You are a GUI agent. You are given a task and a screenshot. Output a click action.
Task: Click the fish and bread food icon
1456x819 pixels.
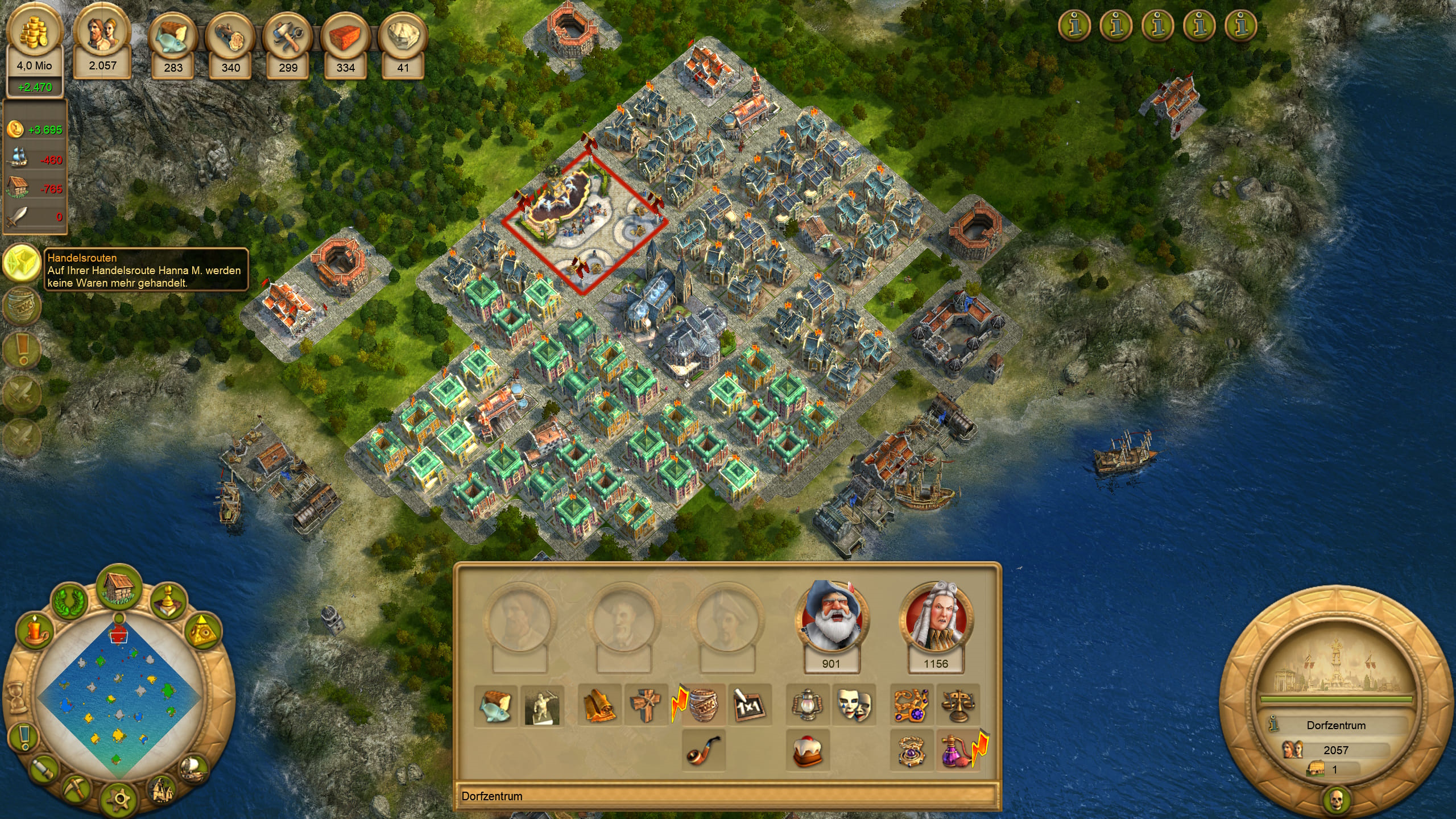pyautogui.click(x=495, y=706)
